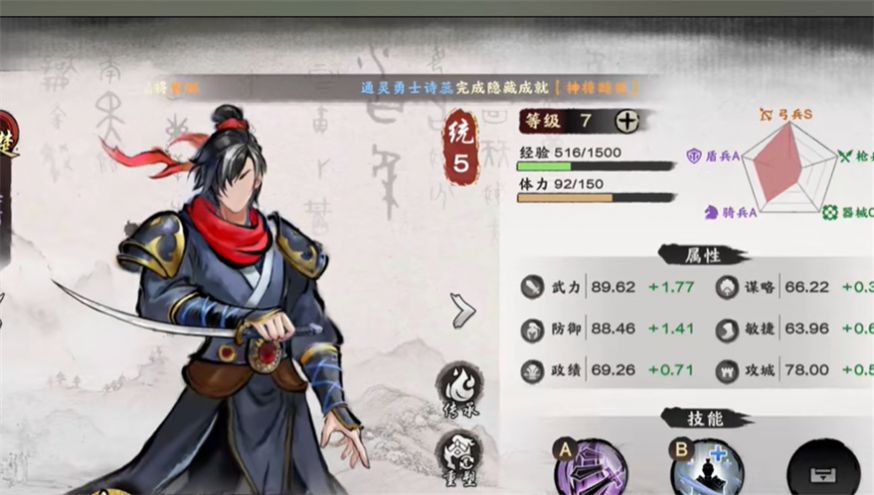Open the scrolling achievement announcement banner
The width and height of the screenshot is (874, 495).
pyautogui.click(x=498, y=88)
